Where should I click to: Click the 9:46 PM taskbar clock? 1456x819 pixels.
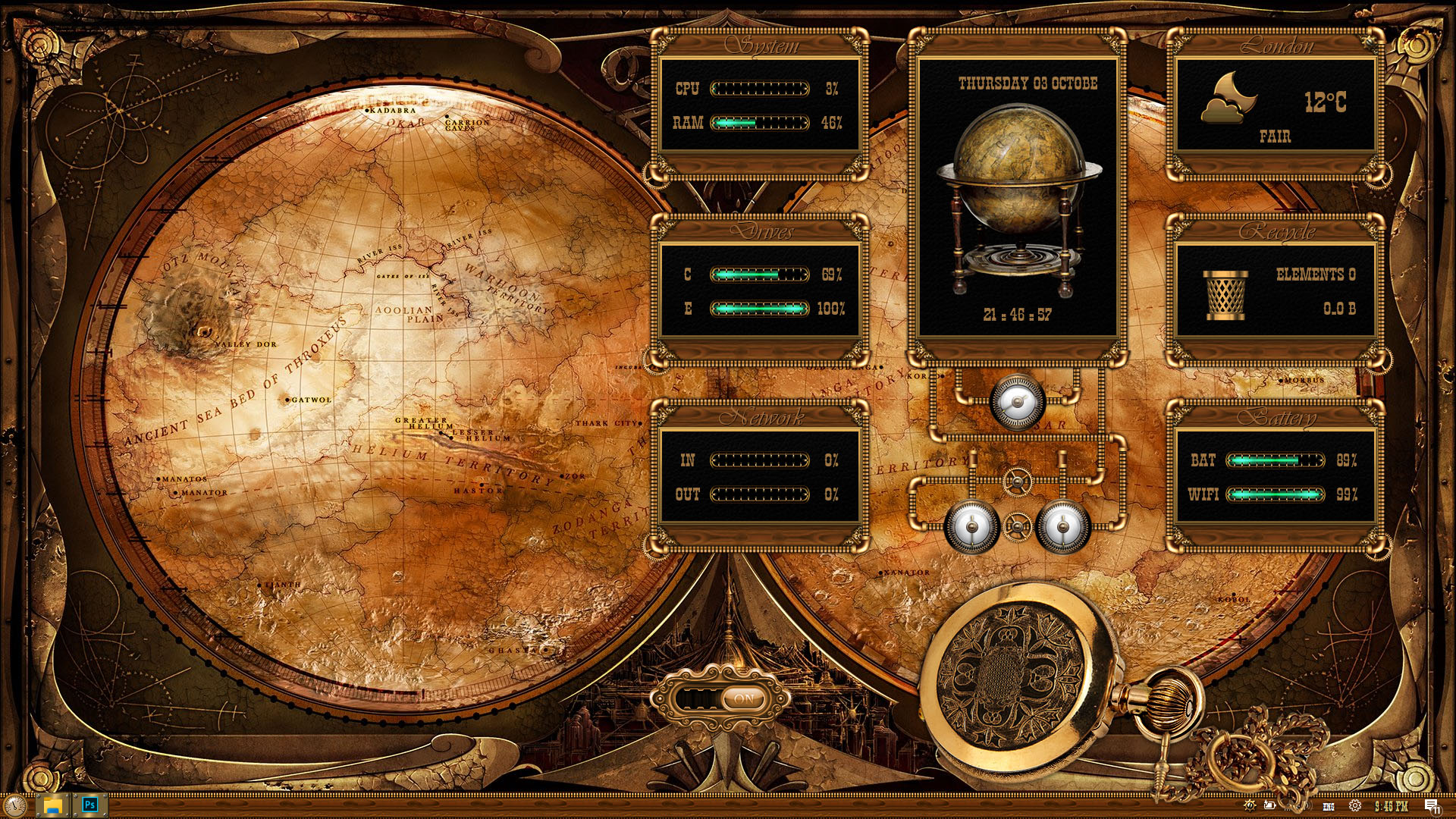(x=1391, y=806)
